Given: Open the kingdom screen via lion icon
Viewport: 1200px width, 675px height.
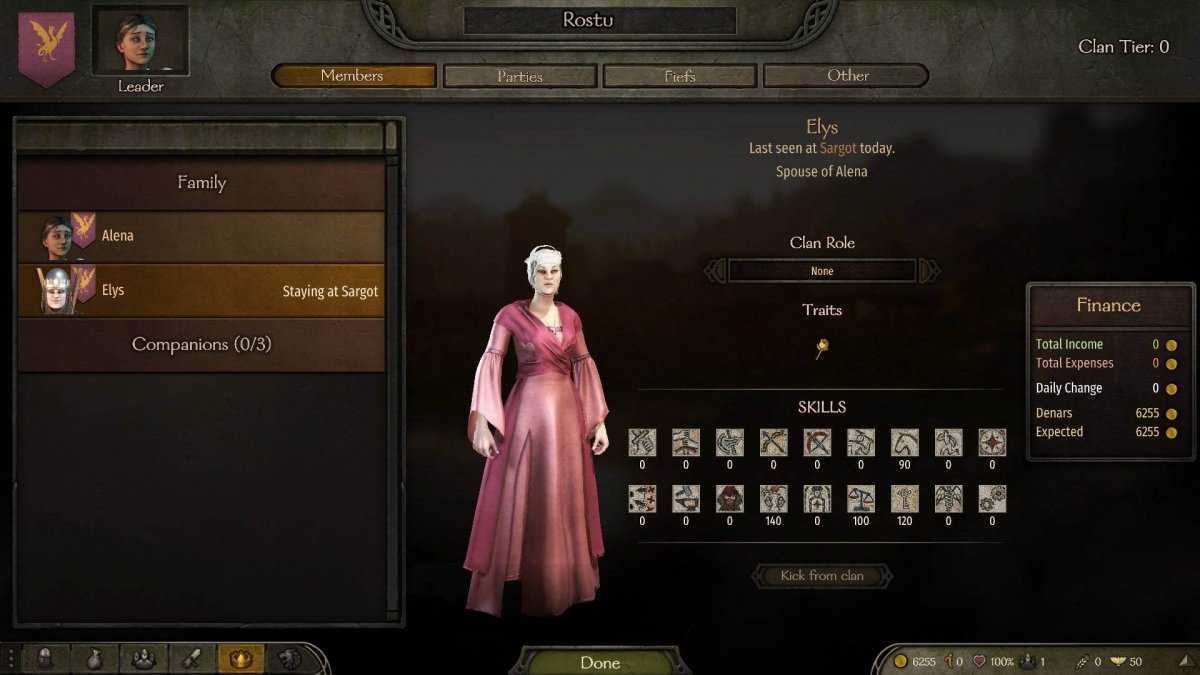Looking at the screenshot, I should 288,658.
